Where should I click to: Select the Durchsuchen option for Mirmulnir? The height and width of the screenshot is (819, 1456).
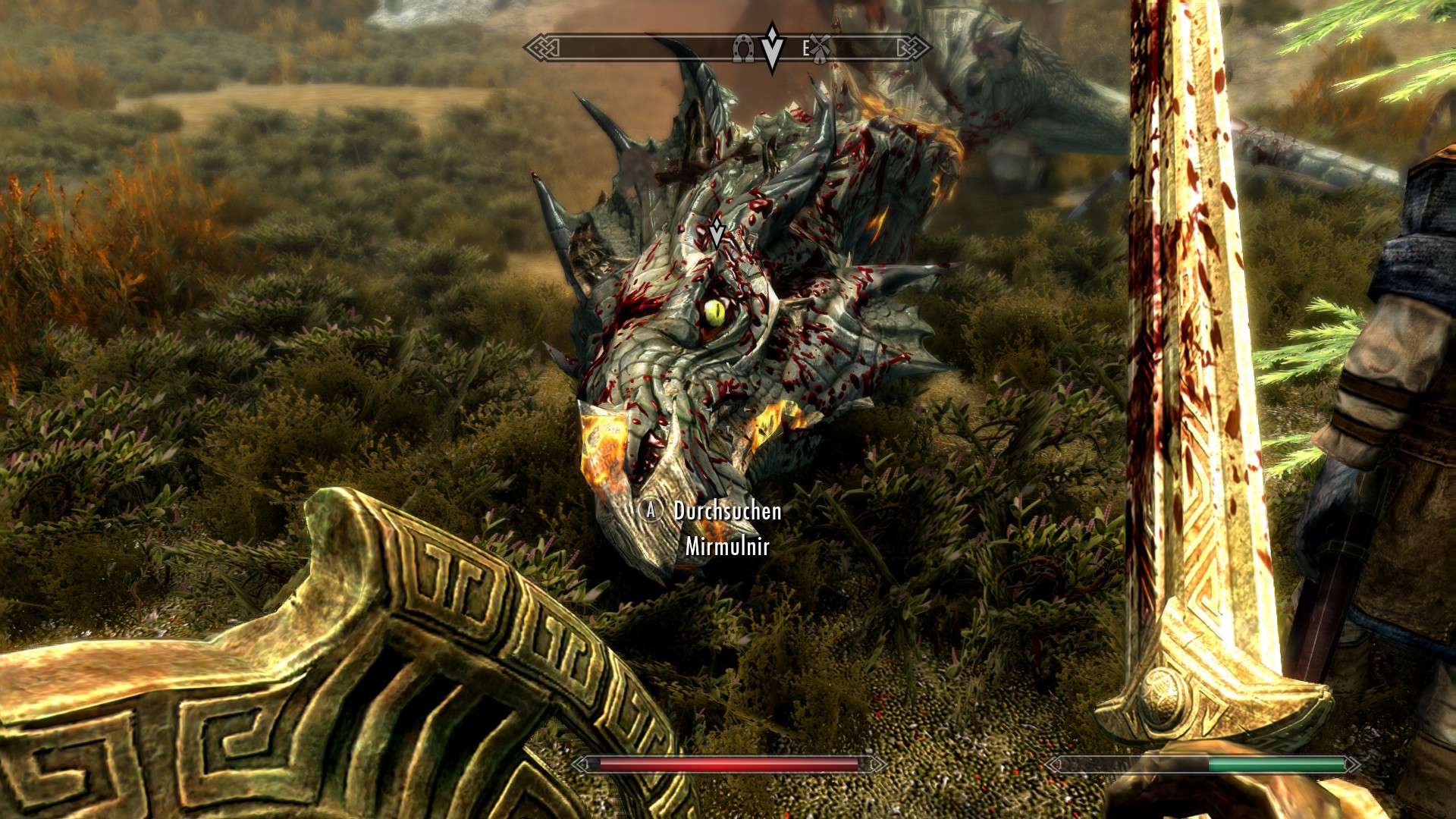726,511
